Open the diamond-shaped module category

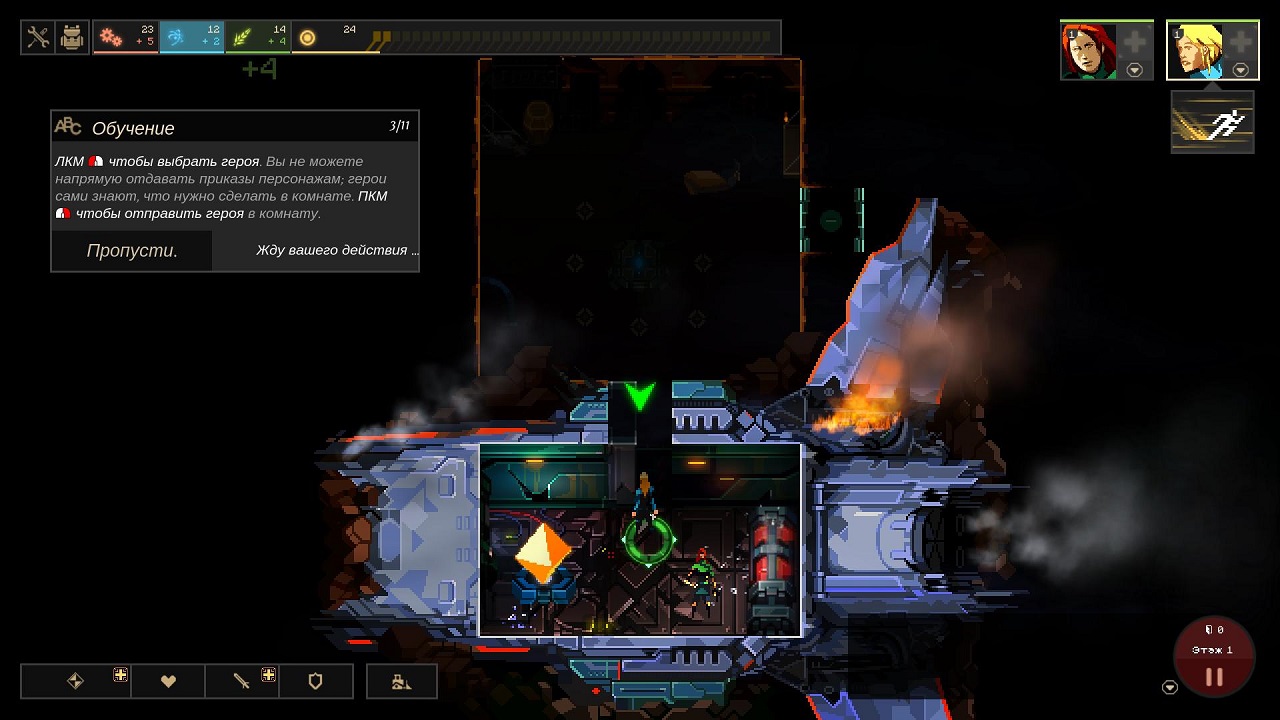(75, 681)
